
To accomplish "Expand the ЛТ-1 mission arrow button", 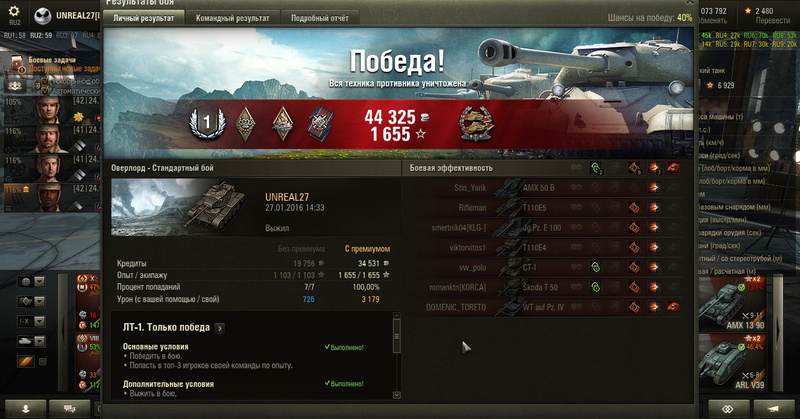I will pyautogui.click(x=219, y=328).
